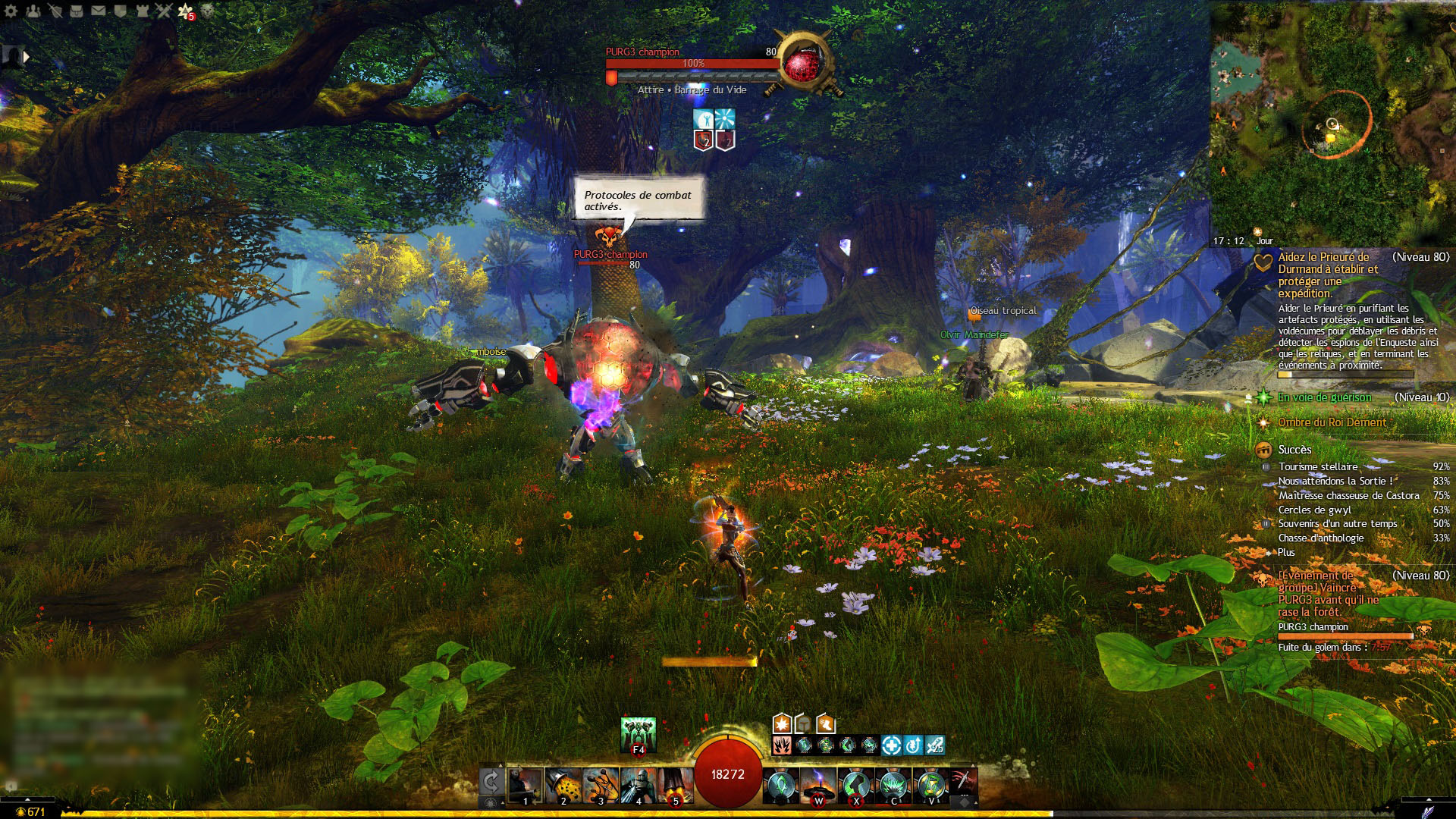
Task: Click the minimap
Action: click(x=1332, y=121)
